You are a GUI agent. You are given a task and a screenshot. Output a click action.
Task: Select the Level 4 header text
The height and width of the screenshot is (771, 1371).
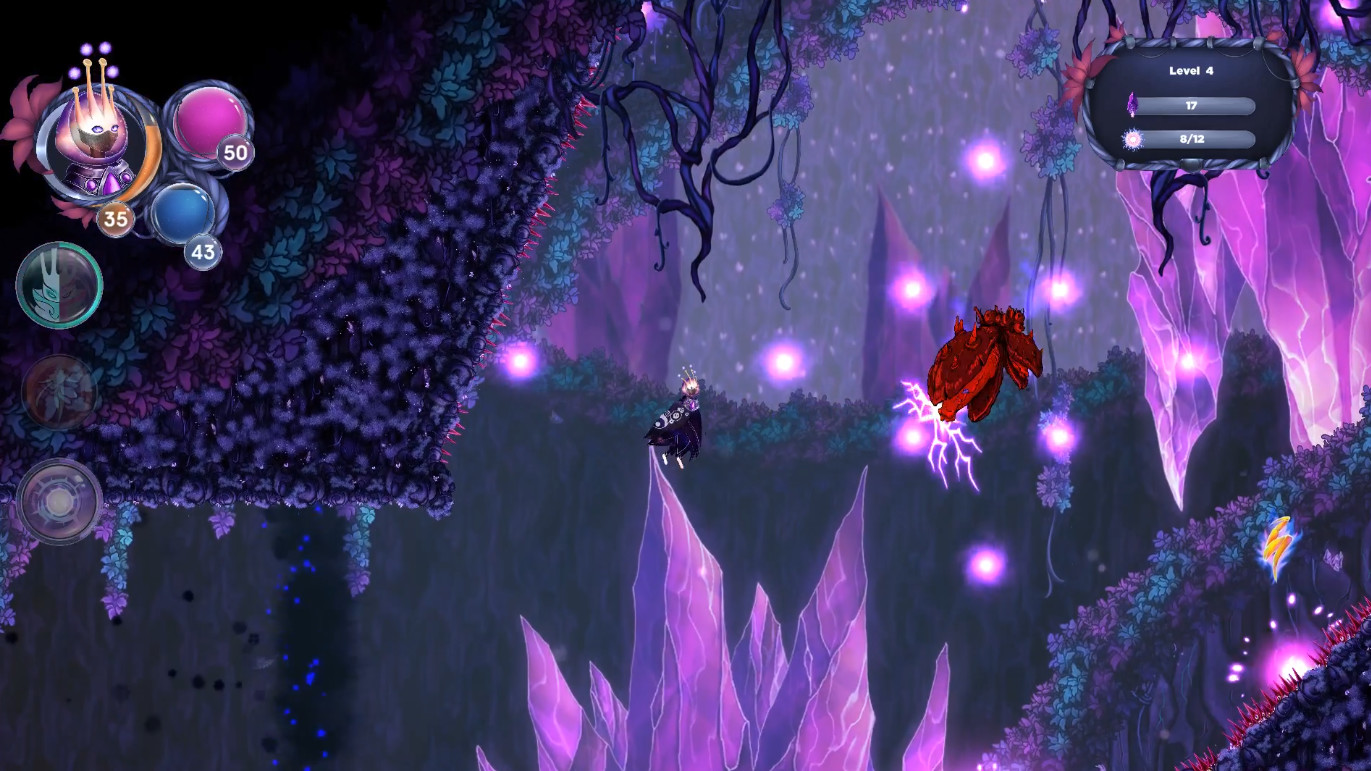[x=1189, y=70]
